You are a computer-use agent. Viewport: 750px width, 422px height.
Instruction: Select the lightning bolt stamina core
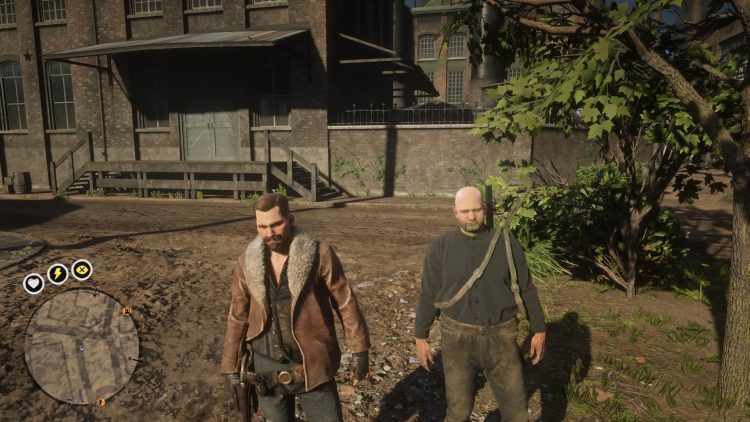click(x=58, y=274)
